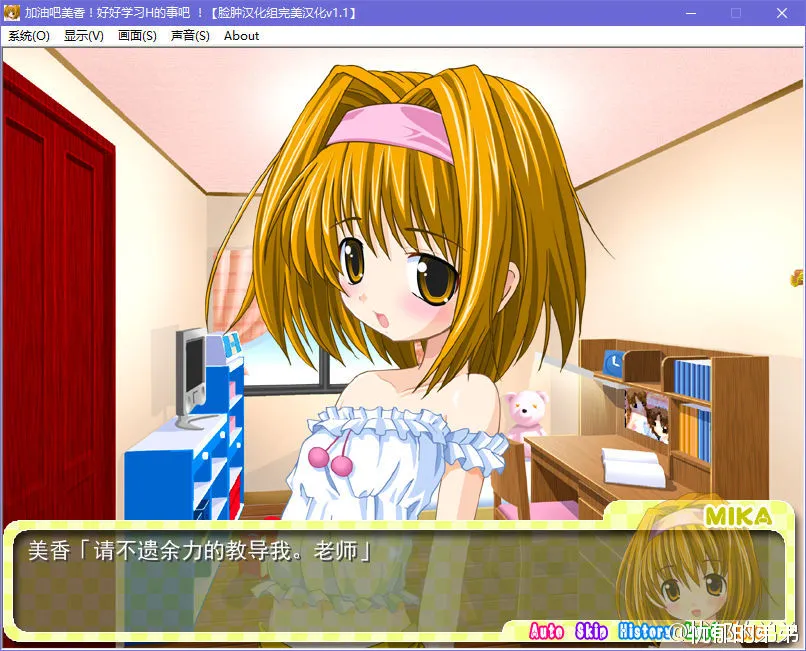Open the 系统(O) system menu

pos(28,36)
